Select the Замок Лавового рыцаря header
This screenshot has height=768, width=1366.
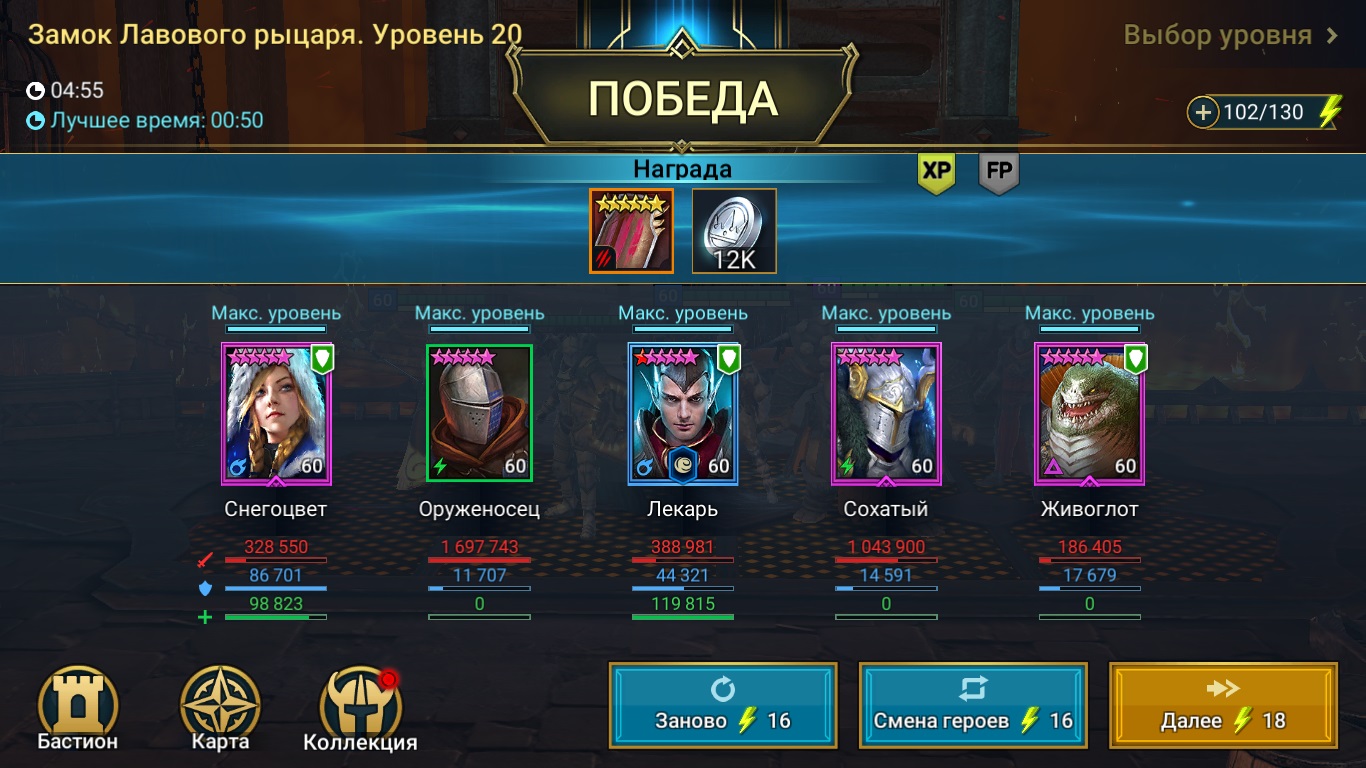(277, 33)
